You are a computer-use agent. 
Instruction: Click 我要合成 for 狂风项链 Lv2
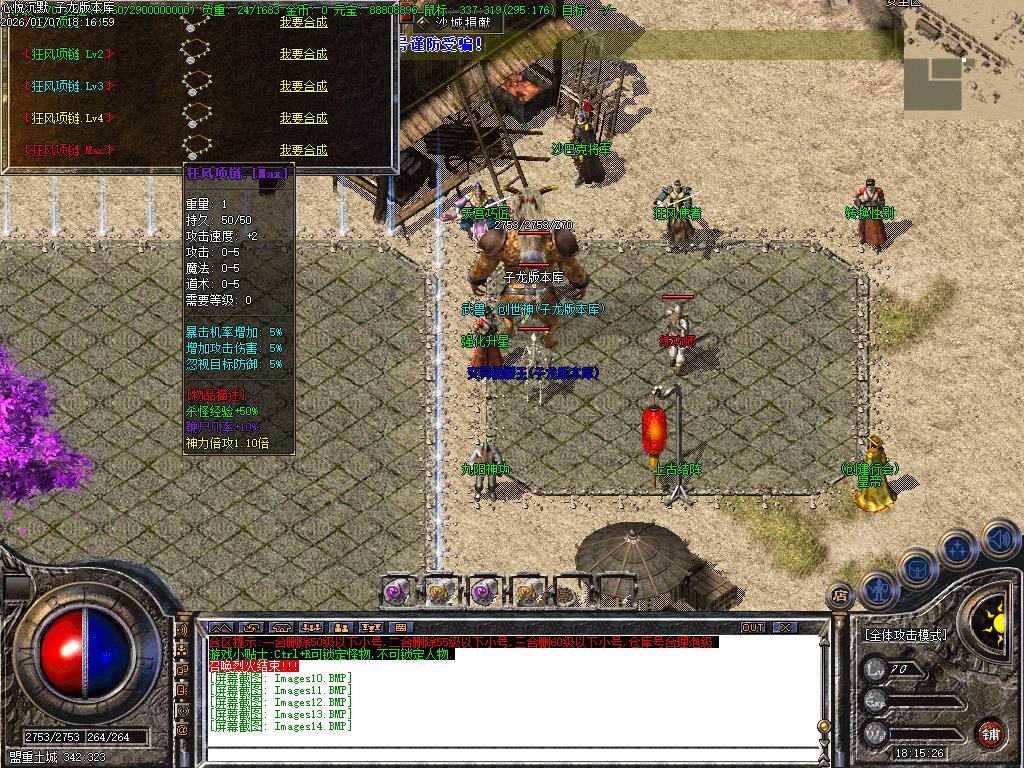(303, 54)
